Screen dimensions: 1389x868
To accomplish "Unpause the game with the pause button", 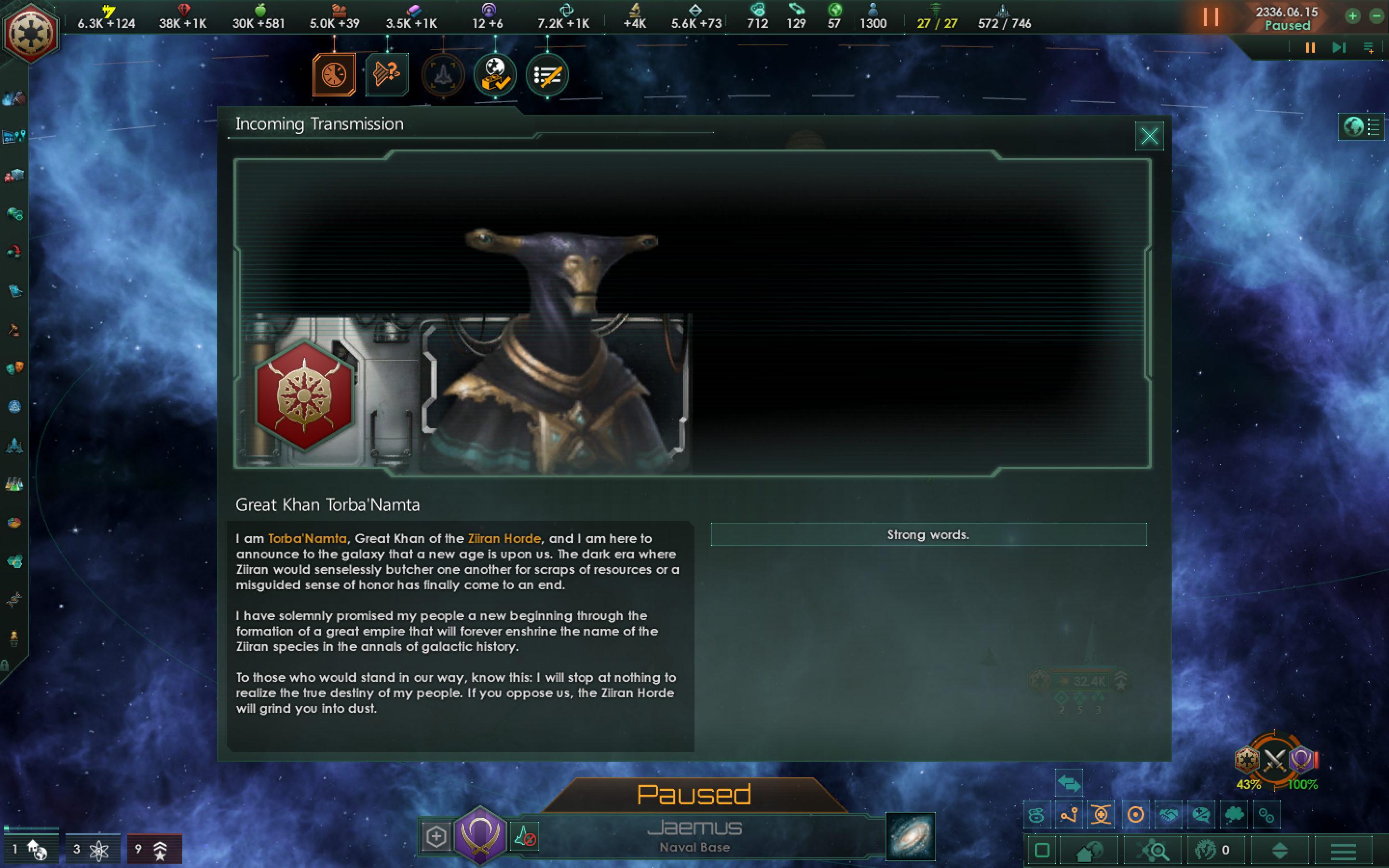I will 1212,17.
